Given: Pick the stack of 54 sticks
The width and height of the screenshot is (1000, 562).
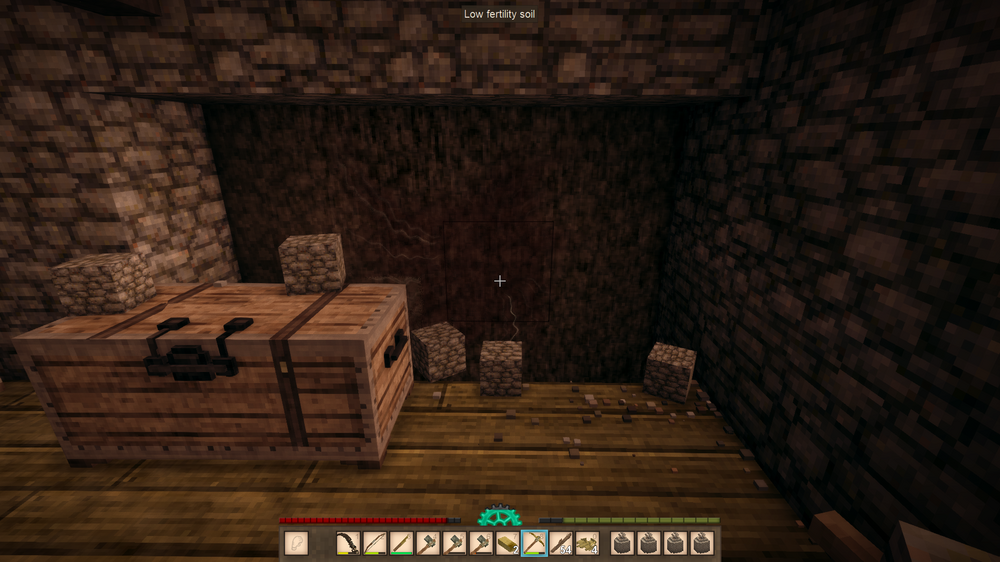Looking at the screenshot, I should pyautogui.click(x=560, y=543).
